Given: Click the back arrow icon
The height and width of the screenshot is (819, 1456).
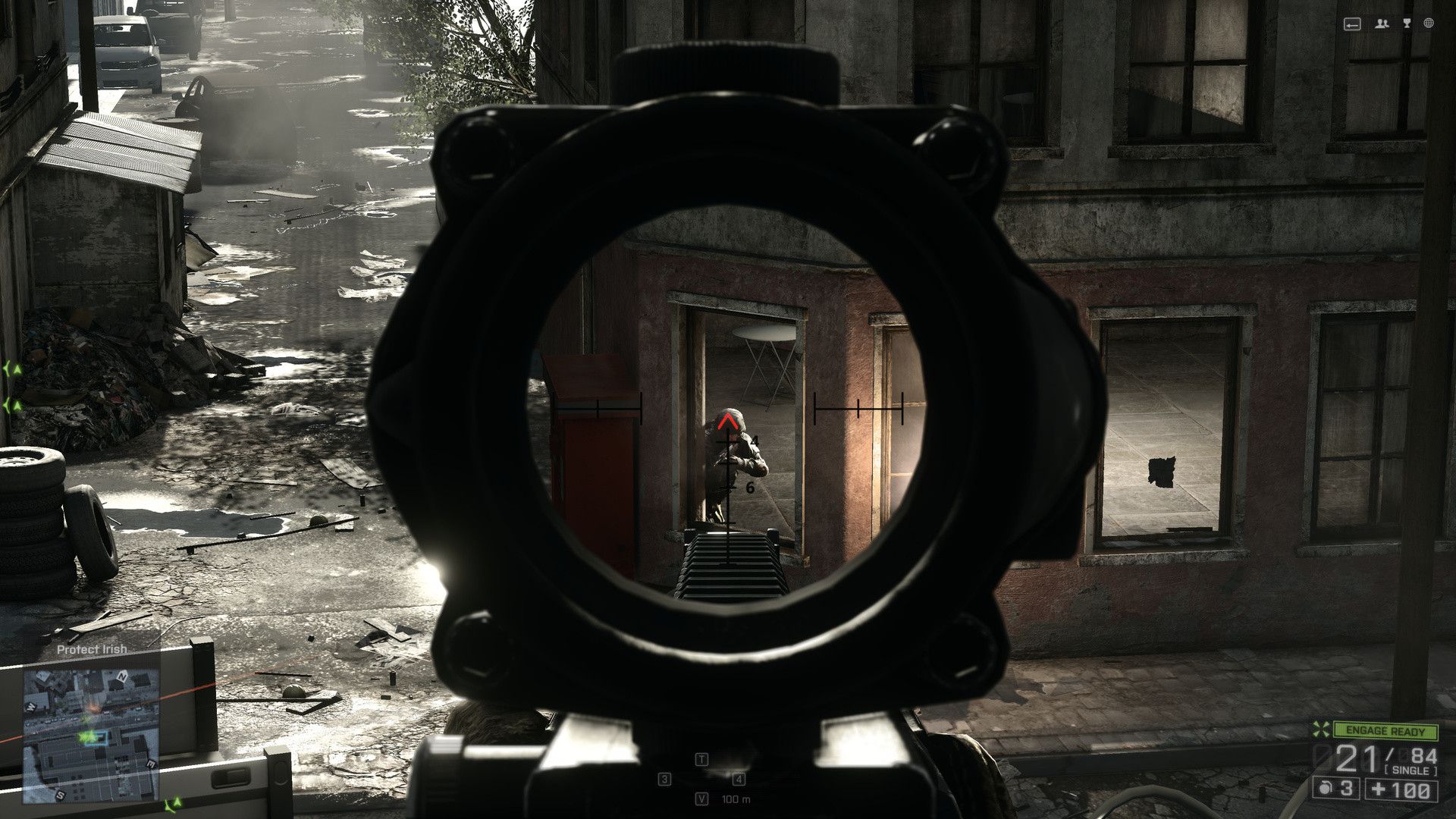Looking at the screenshot, I should coord(1352,24).
